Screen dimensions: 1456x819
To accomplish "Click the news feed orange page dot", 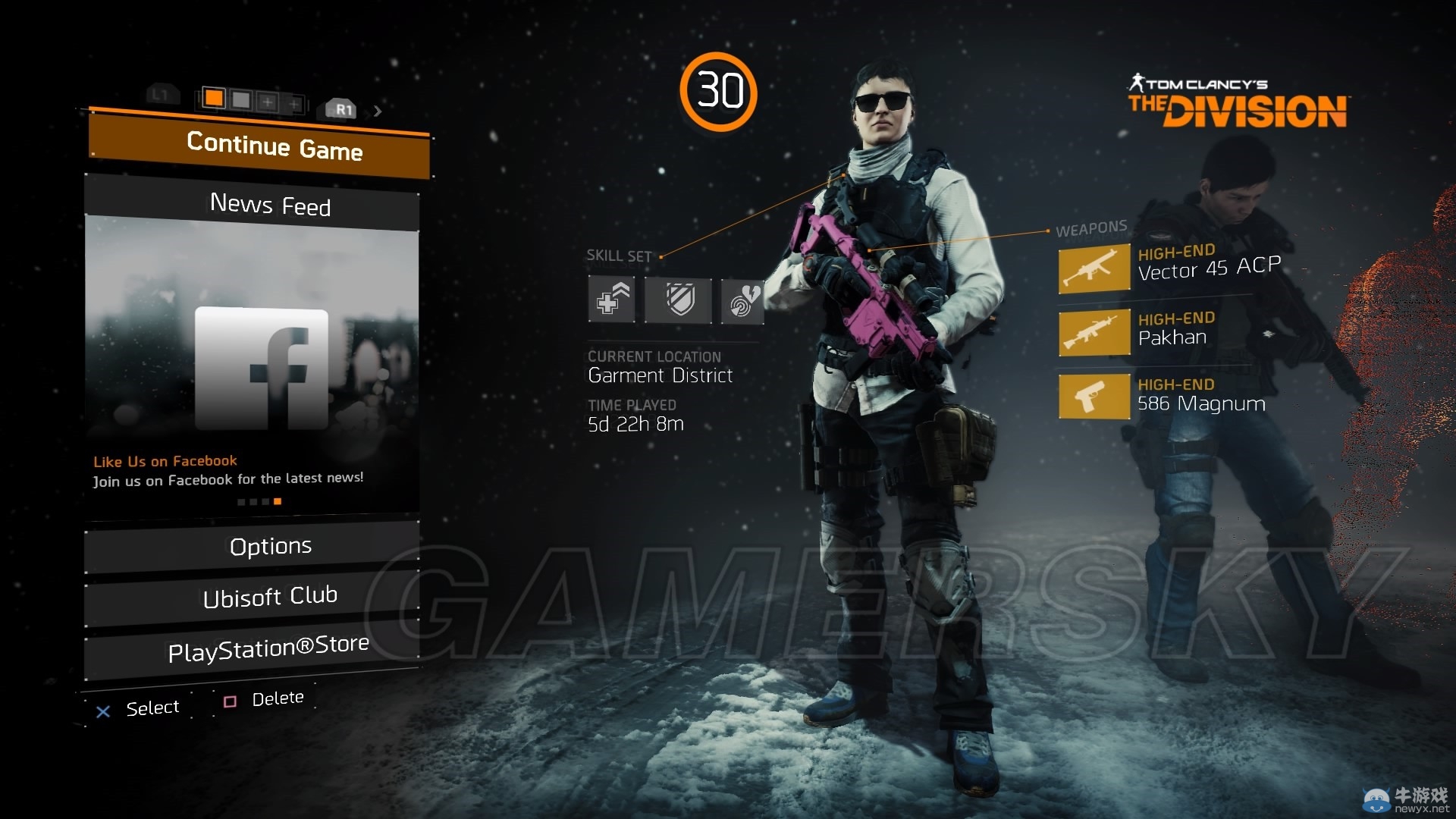I will 278,501.
